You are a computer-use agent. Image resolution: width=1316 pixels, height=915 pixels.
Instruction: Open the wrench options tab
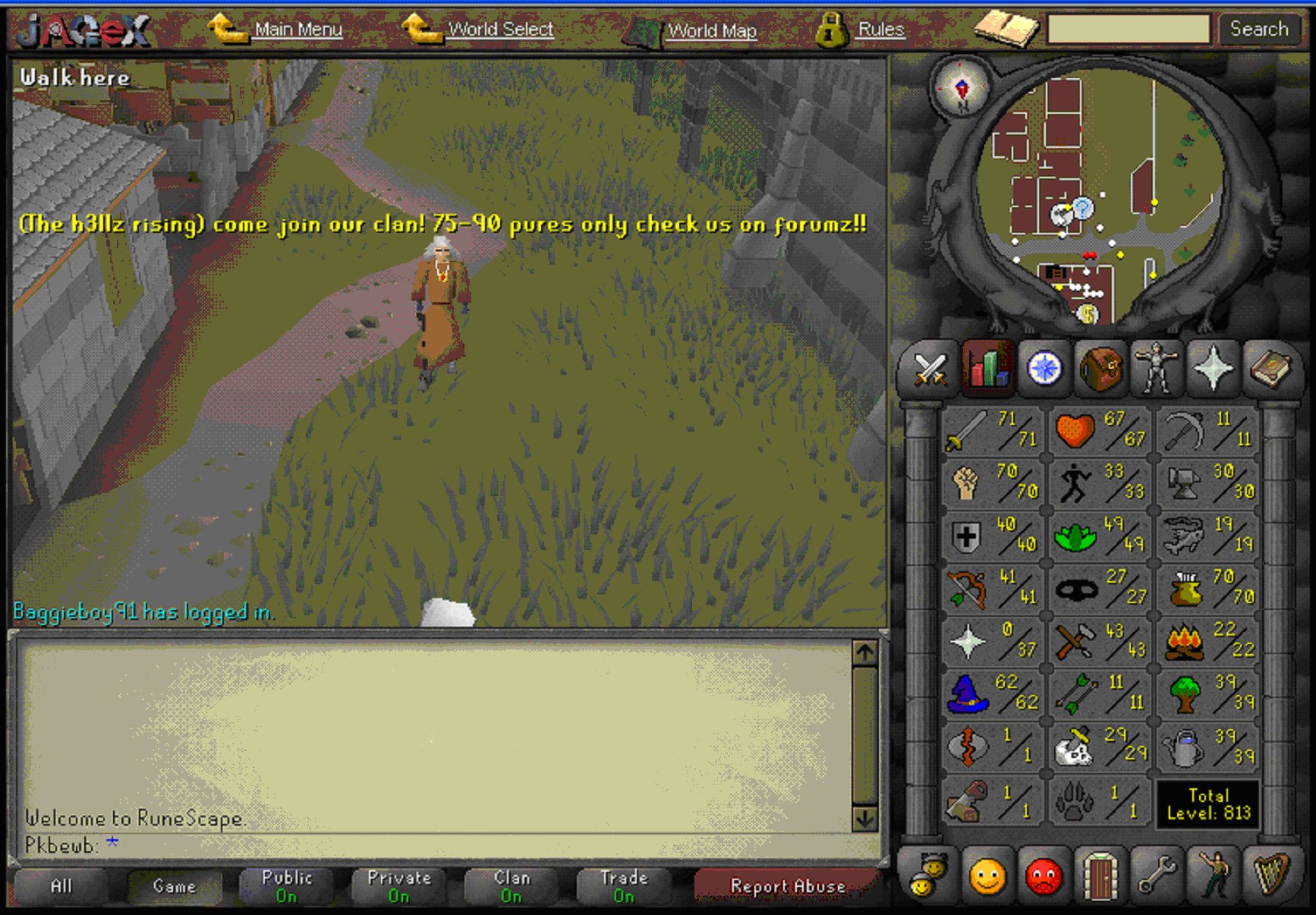1156,876
